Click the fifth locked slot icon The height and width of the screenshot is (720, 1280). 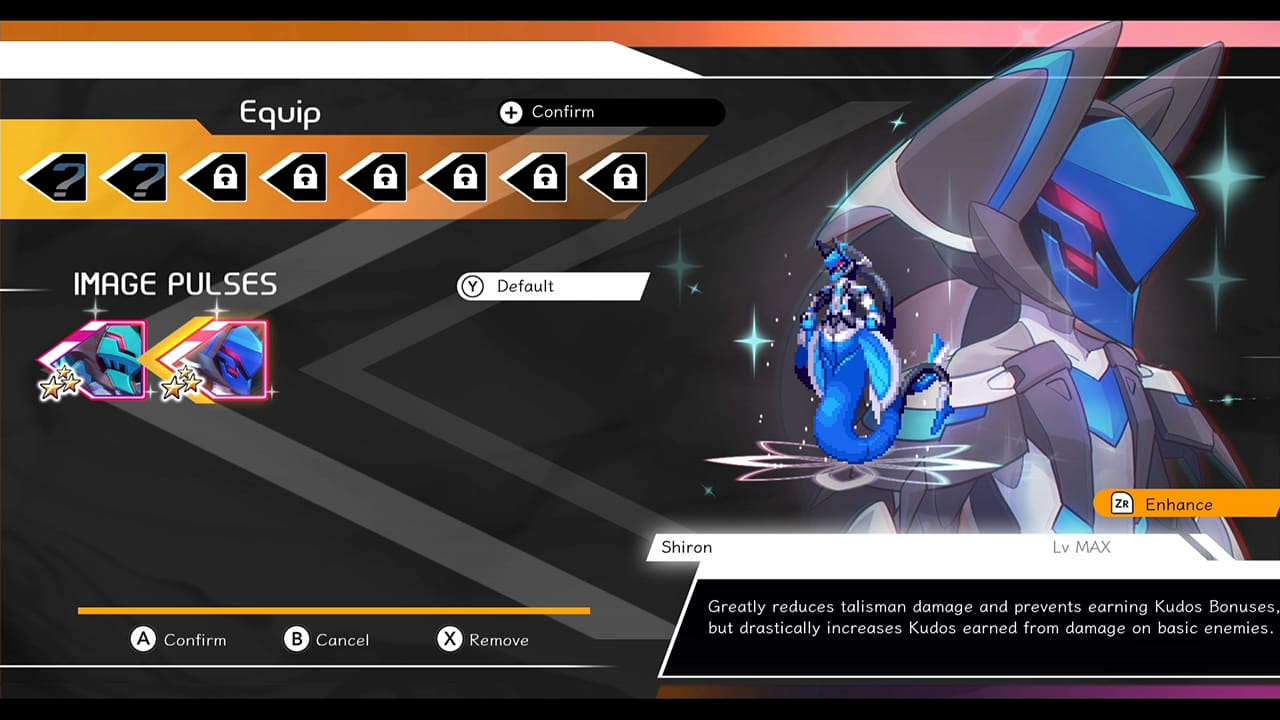point(532,176)
